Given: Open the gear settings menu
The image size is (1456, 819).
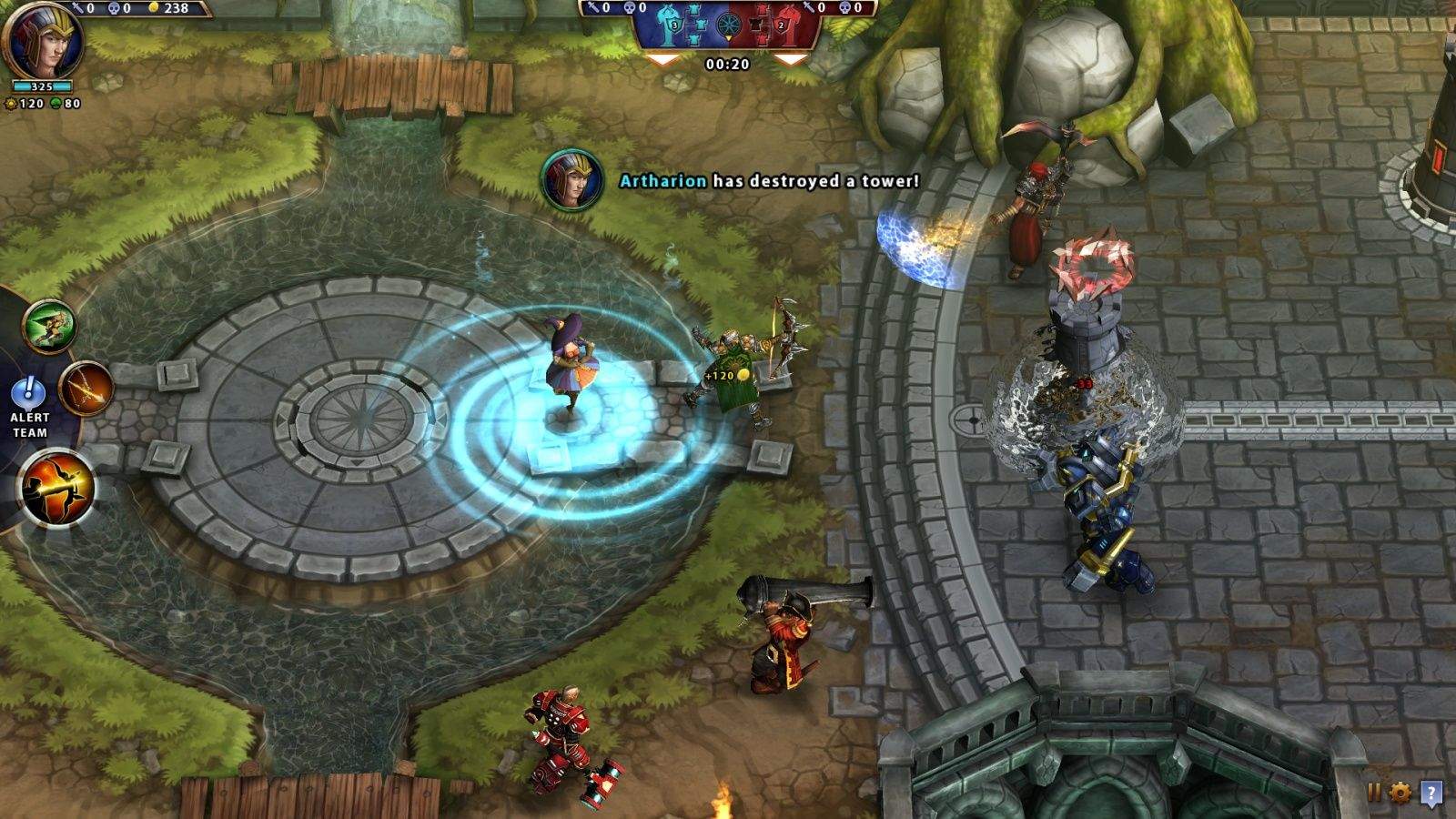Looking at the screenshot, I should [1400, 792].
